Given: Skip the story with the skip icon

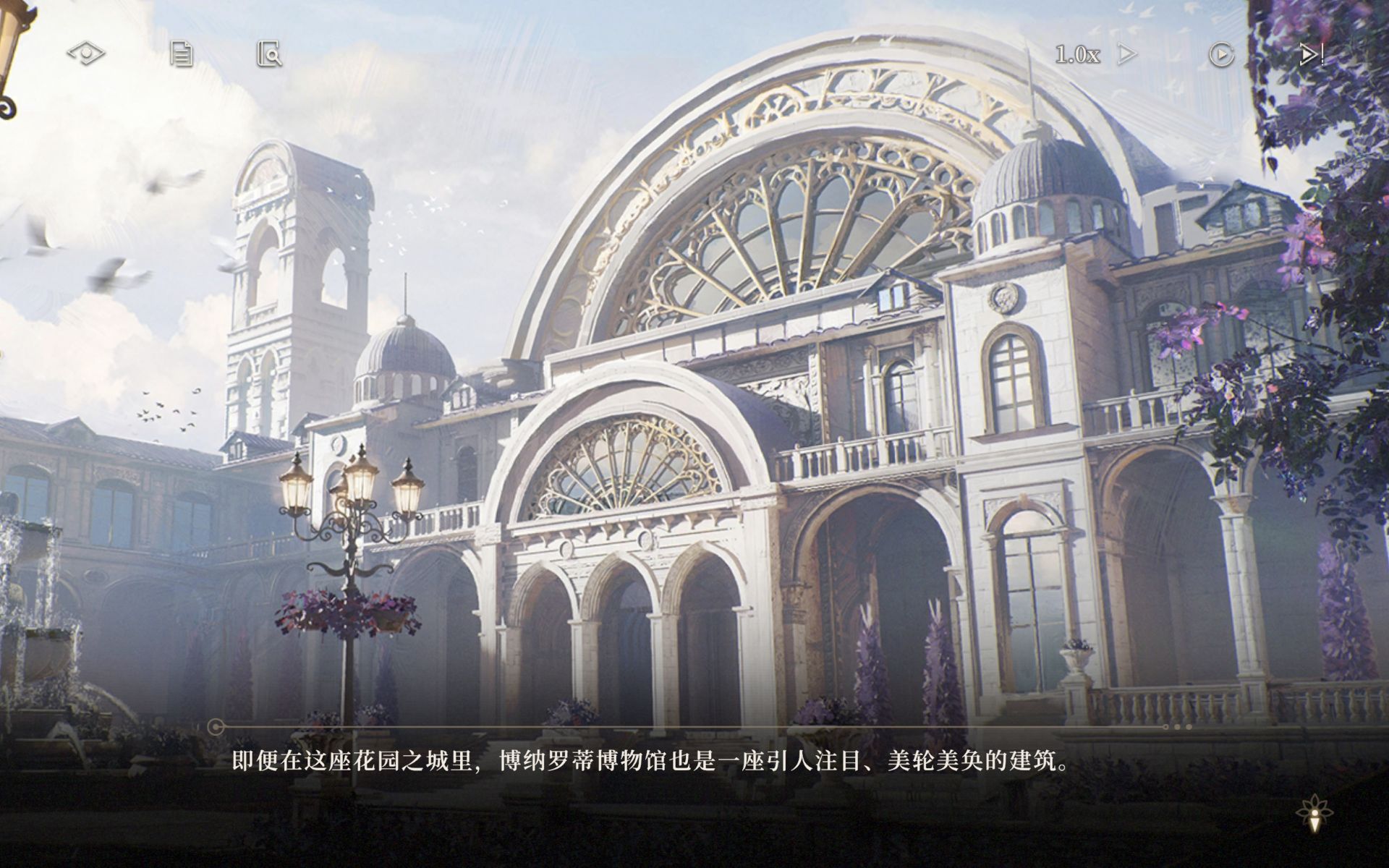Looking at the screenshot, I should click(1311, 54).
